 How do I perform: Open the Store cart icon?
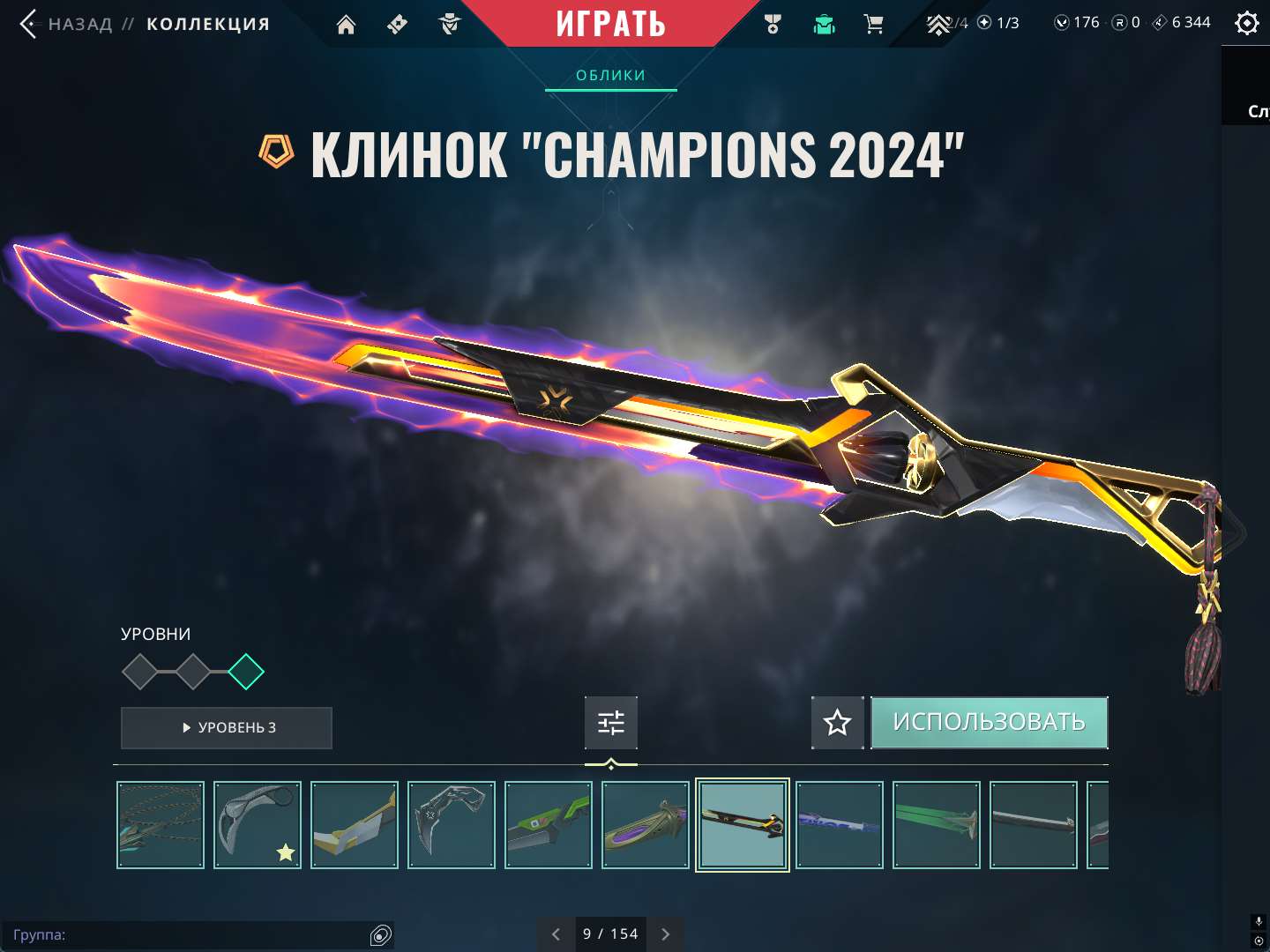tap(873, 25)
